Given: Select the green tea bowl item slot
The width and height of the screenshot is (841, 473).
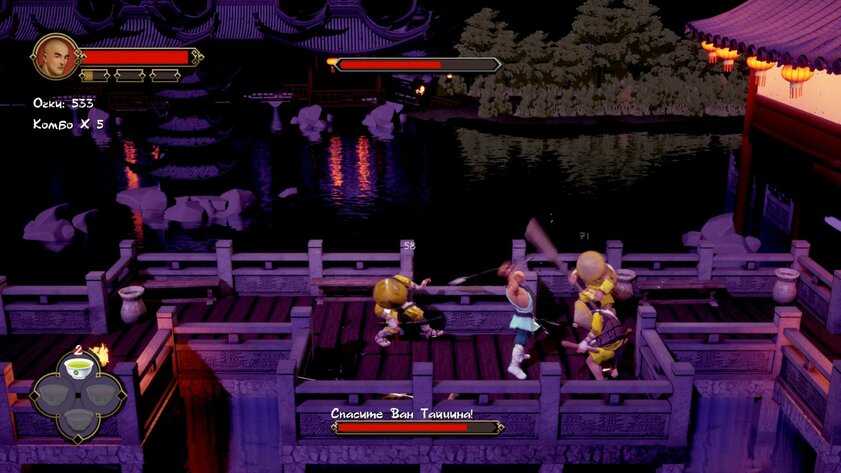Looking at the screenshot, I should click(x=77, y=371).
